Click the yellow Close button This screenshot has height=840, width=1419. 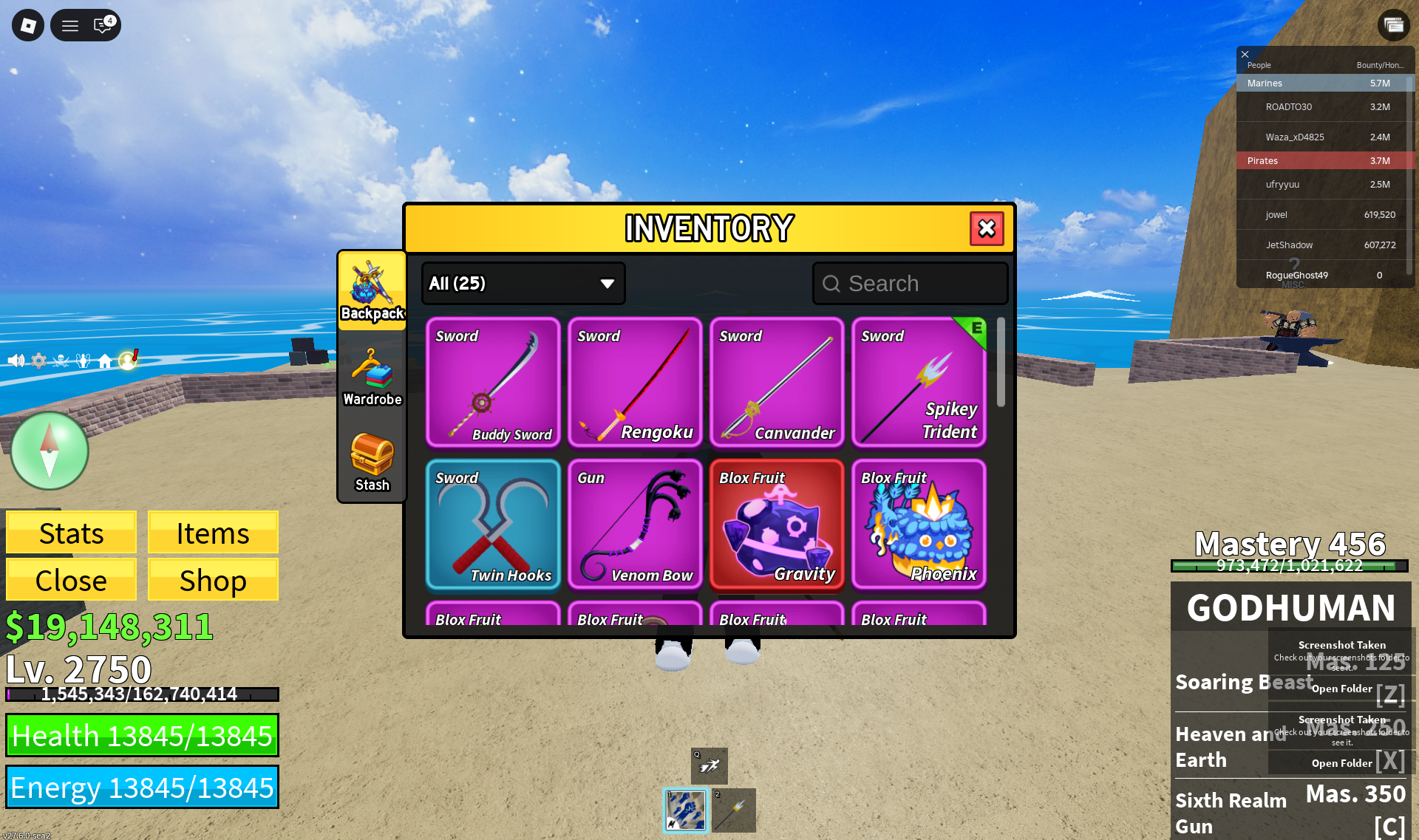point(71,580)
